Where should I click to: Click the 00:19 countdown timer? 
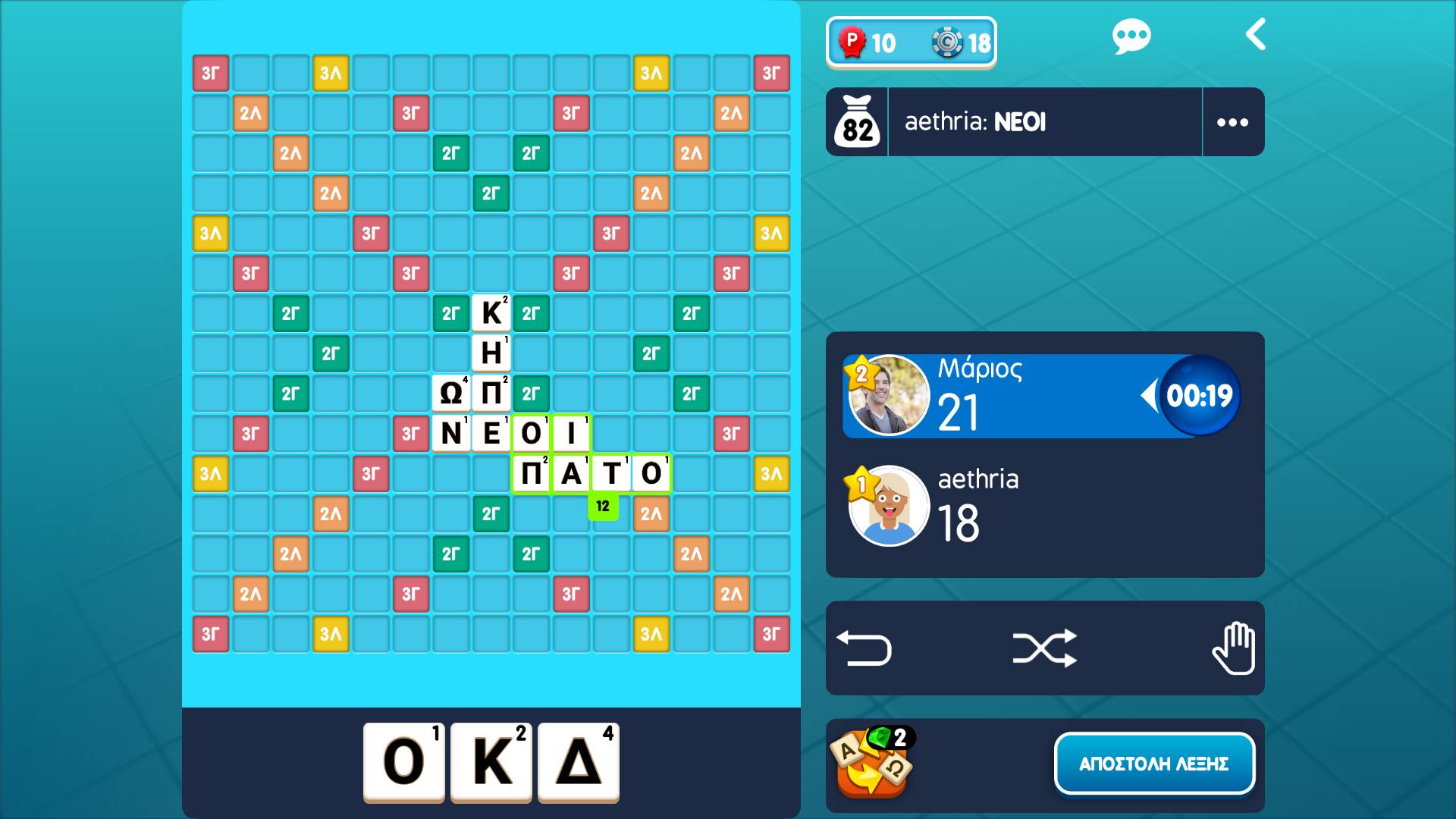[x=1196, y=394]
